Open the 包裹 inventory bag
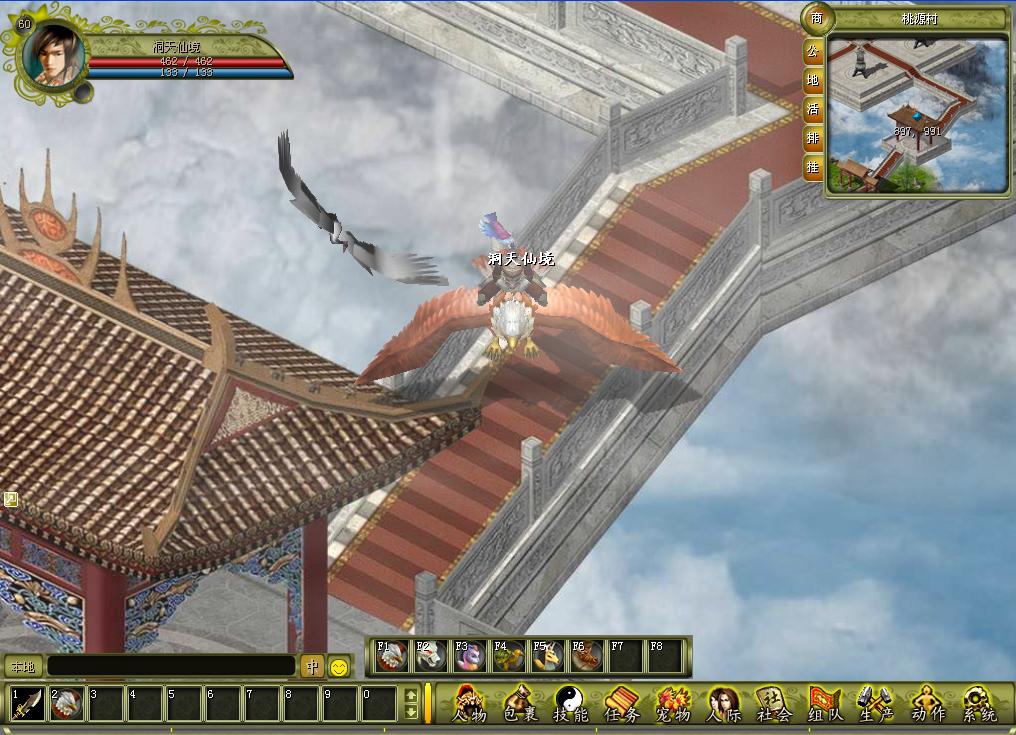 (520, 703)
